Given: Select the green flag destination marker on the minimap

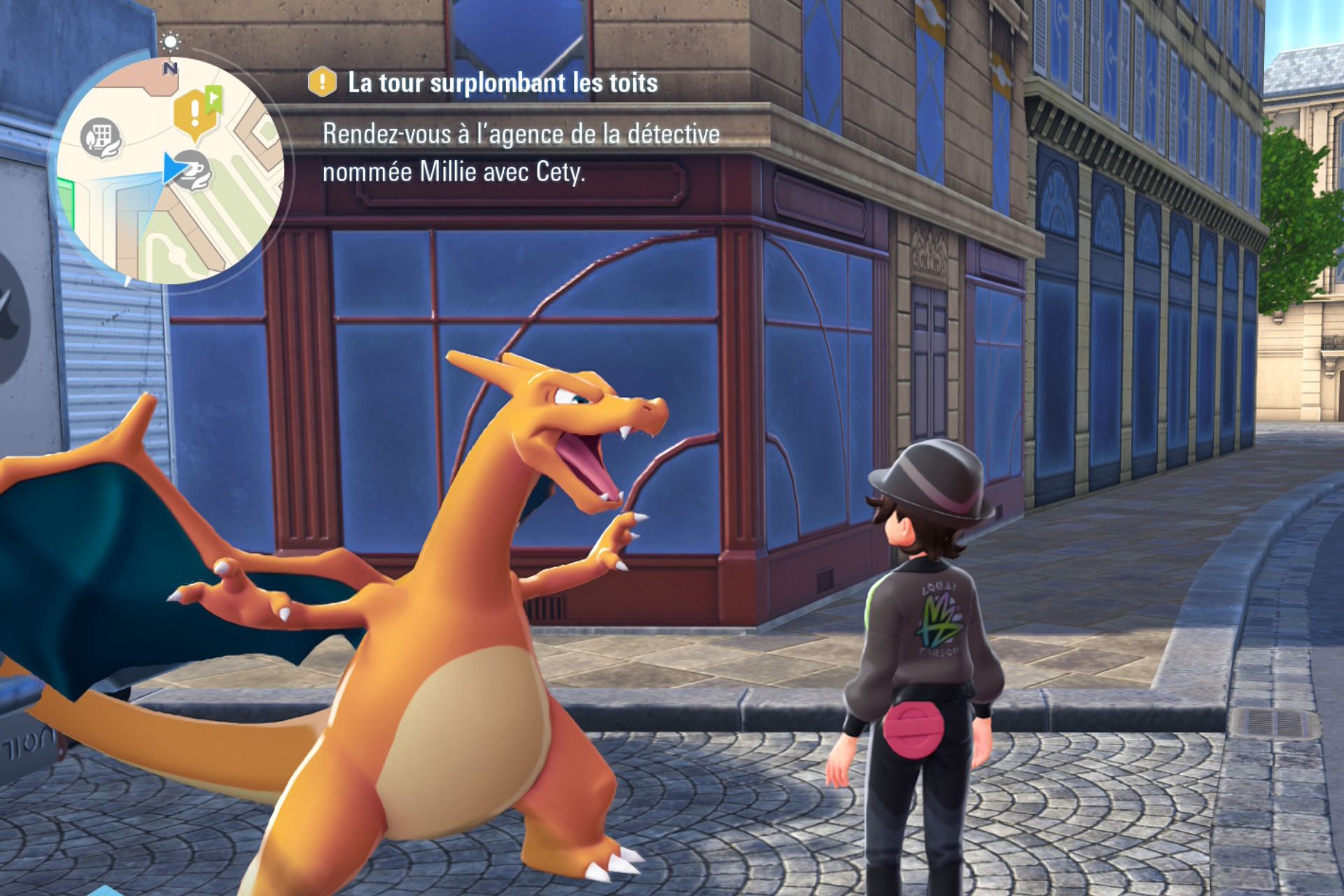Looking at the screenshot, I should tap(213, 99).
